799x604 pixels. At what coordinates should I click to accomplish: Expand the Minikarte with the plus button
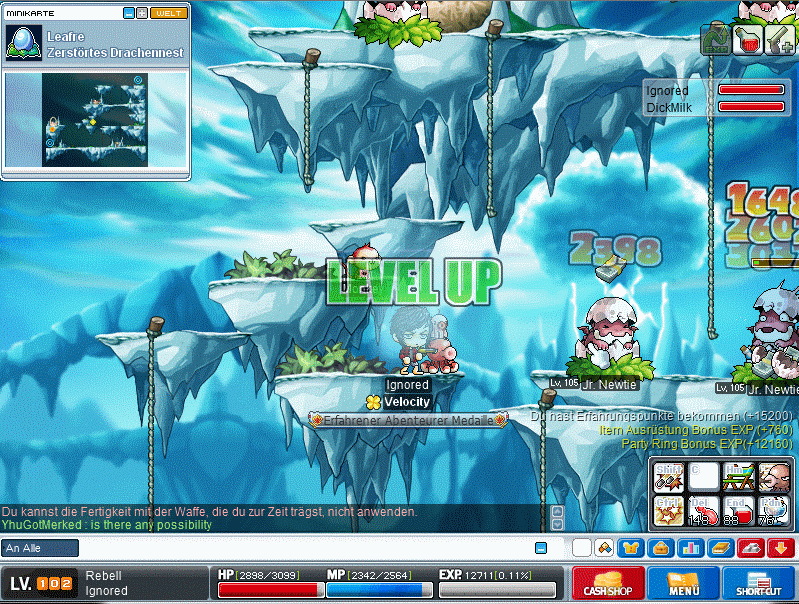pyautogui.click(x=142, y=13)
